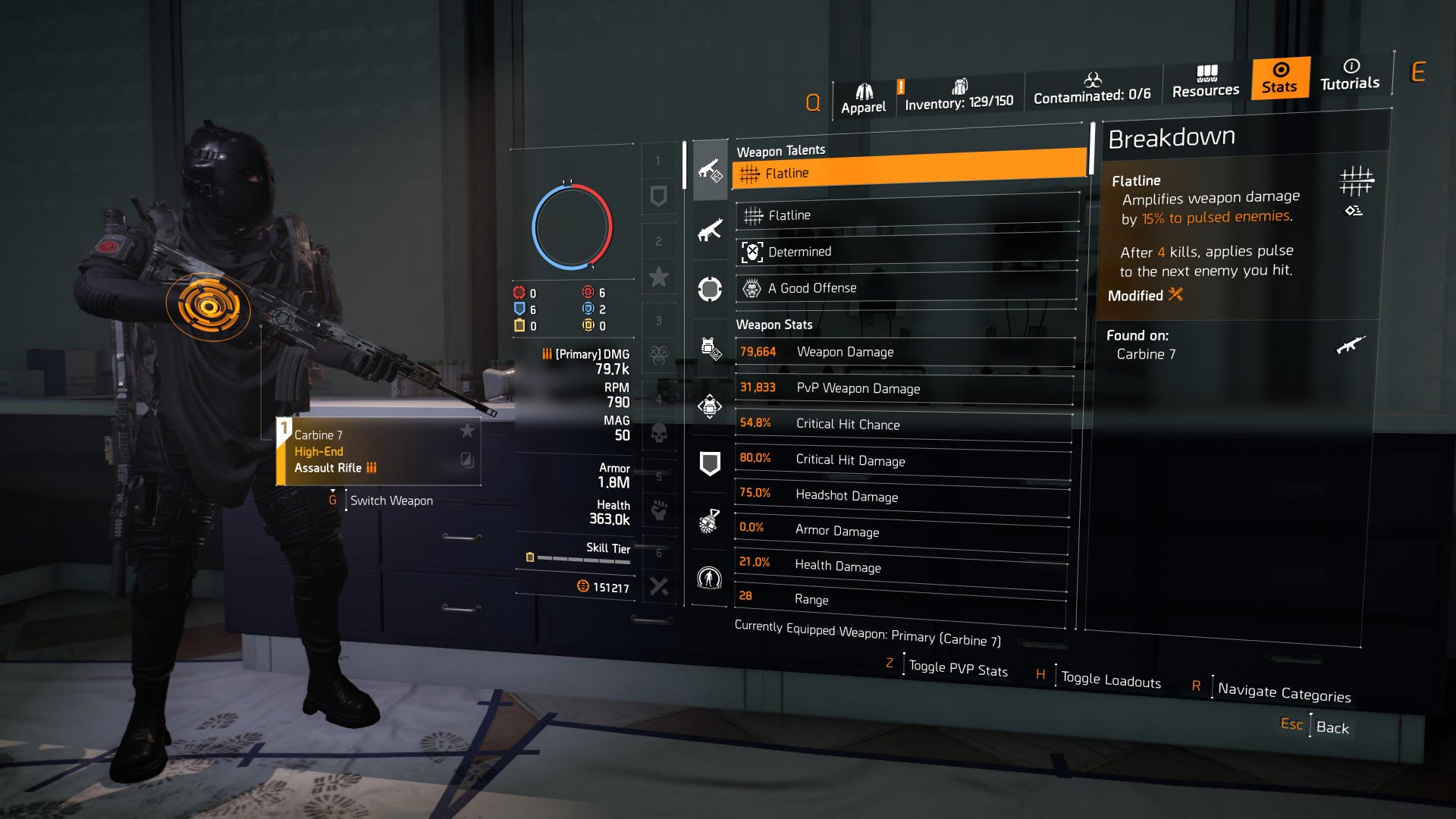Image resolution: width=1456 pixels, height=819 pixels.
Task: Click the skill item icon in the sidebar
Action: tap(709, 406)
